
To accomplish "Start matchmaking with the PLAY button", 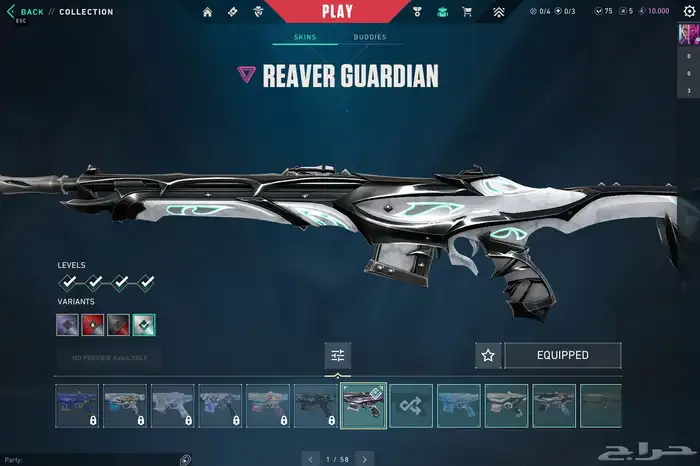I will click(x=336, y=11).
